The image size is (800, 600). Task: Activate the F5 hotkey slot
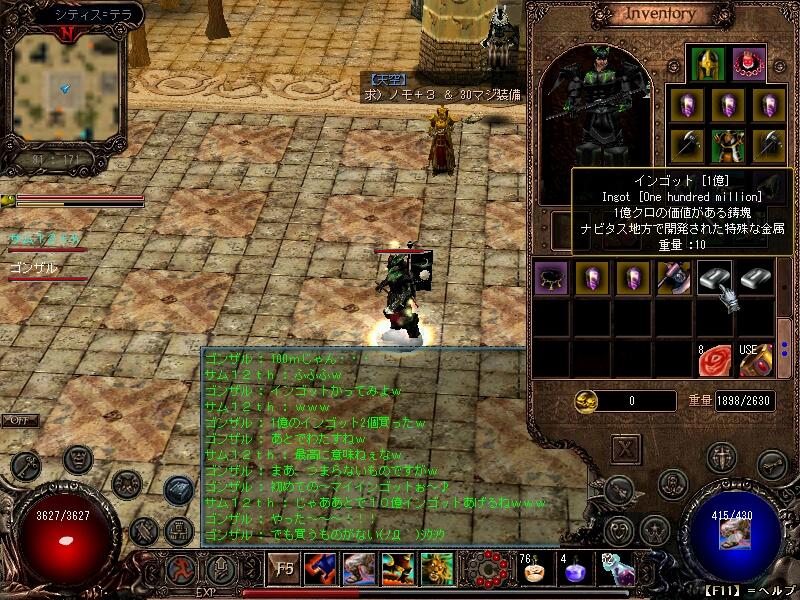point(282,570)
